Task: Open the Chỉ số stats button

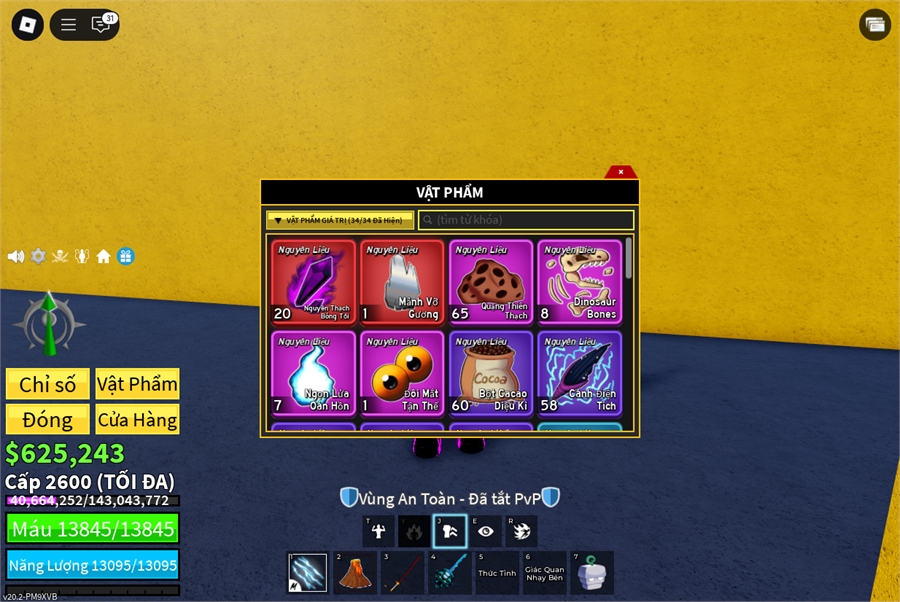Action: [48, 384]
